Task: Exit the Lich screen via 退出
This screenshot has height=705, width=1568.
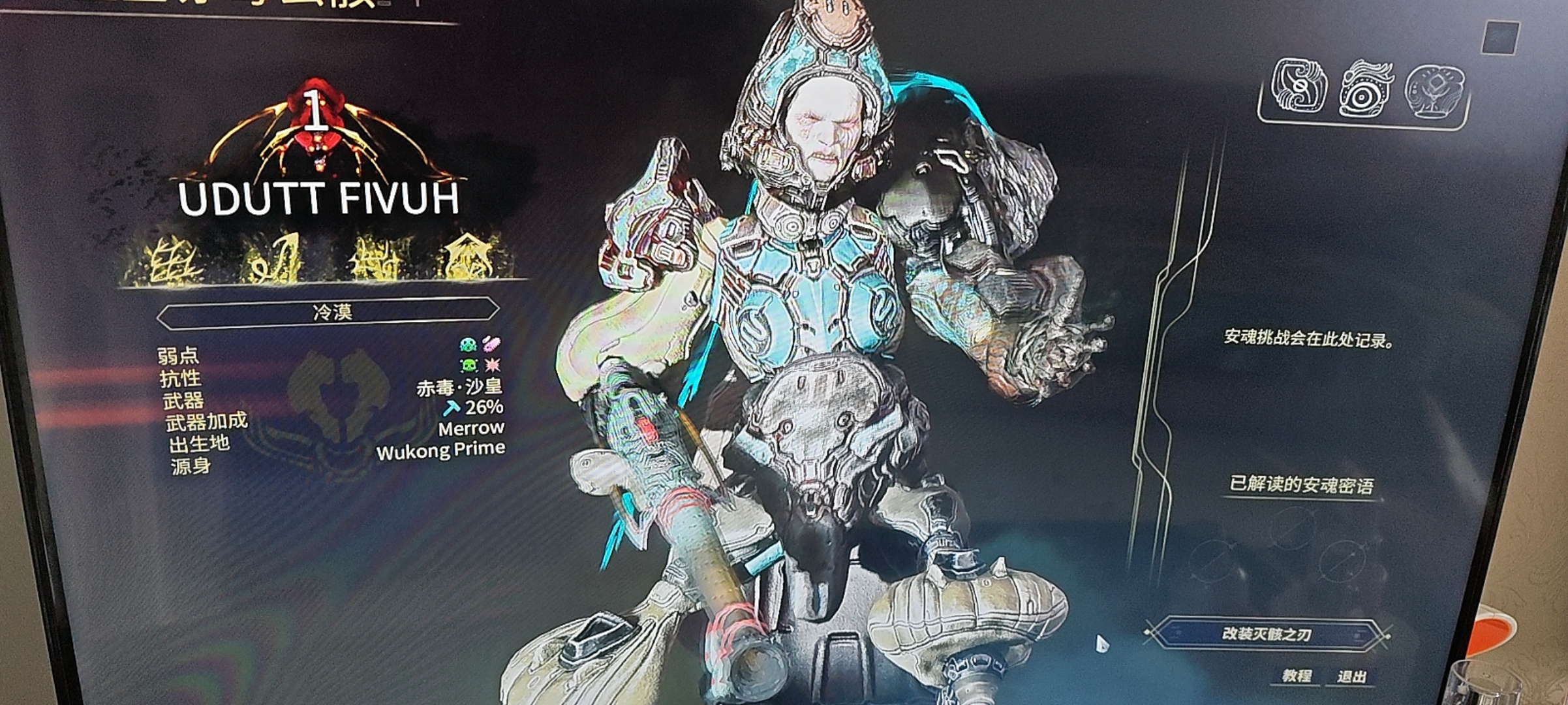Action: [x=1351, y=677]
